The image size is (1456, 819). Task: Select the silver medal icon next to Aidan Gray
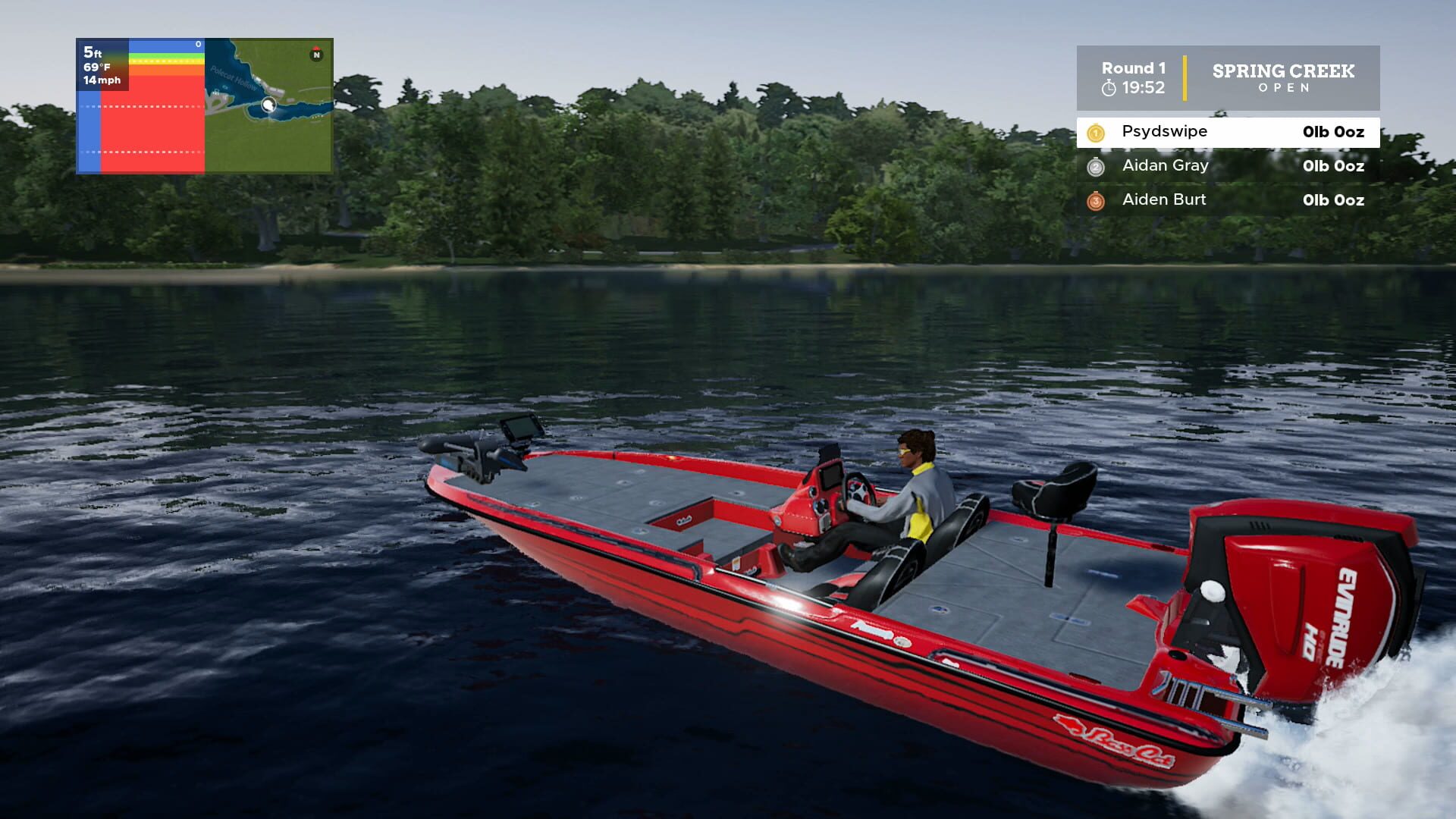[1096, 165]
